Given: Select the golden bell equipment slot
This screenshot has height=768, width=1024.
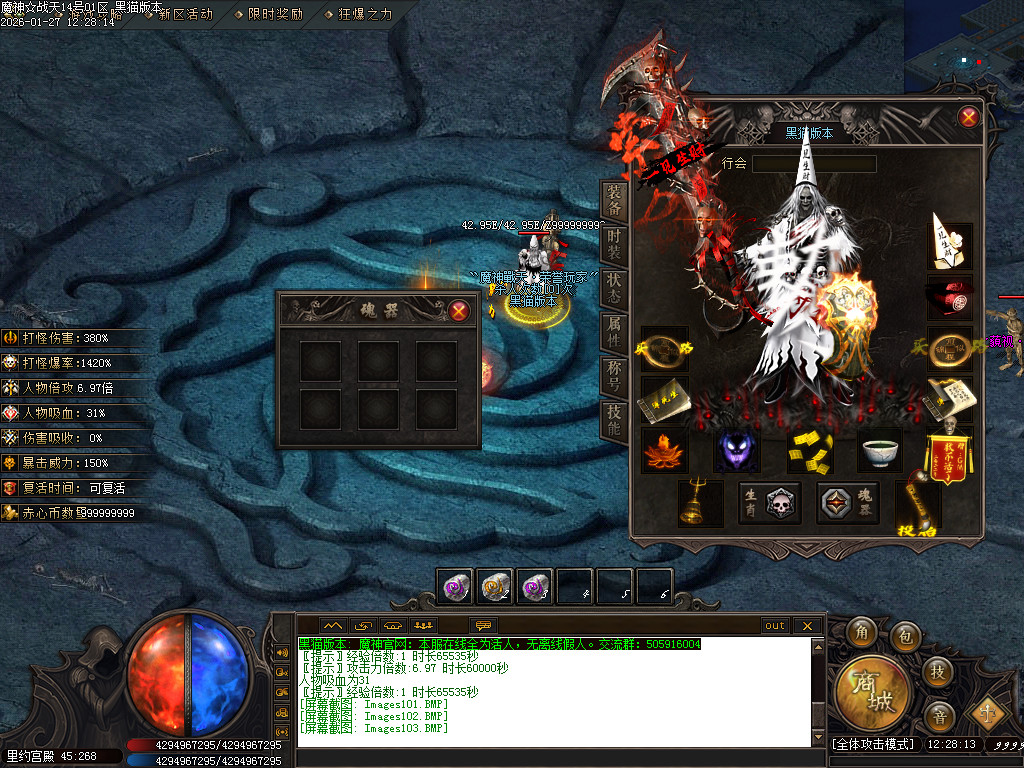Looking at the screenshot, I should 700,503.
